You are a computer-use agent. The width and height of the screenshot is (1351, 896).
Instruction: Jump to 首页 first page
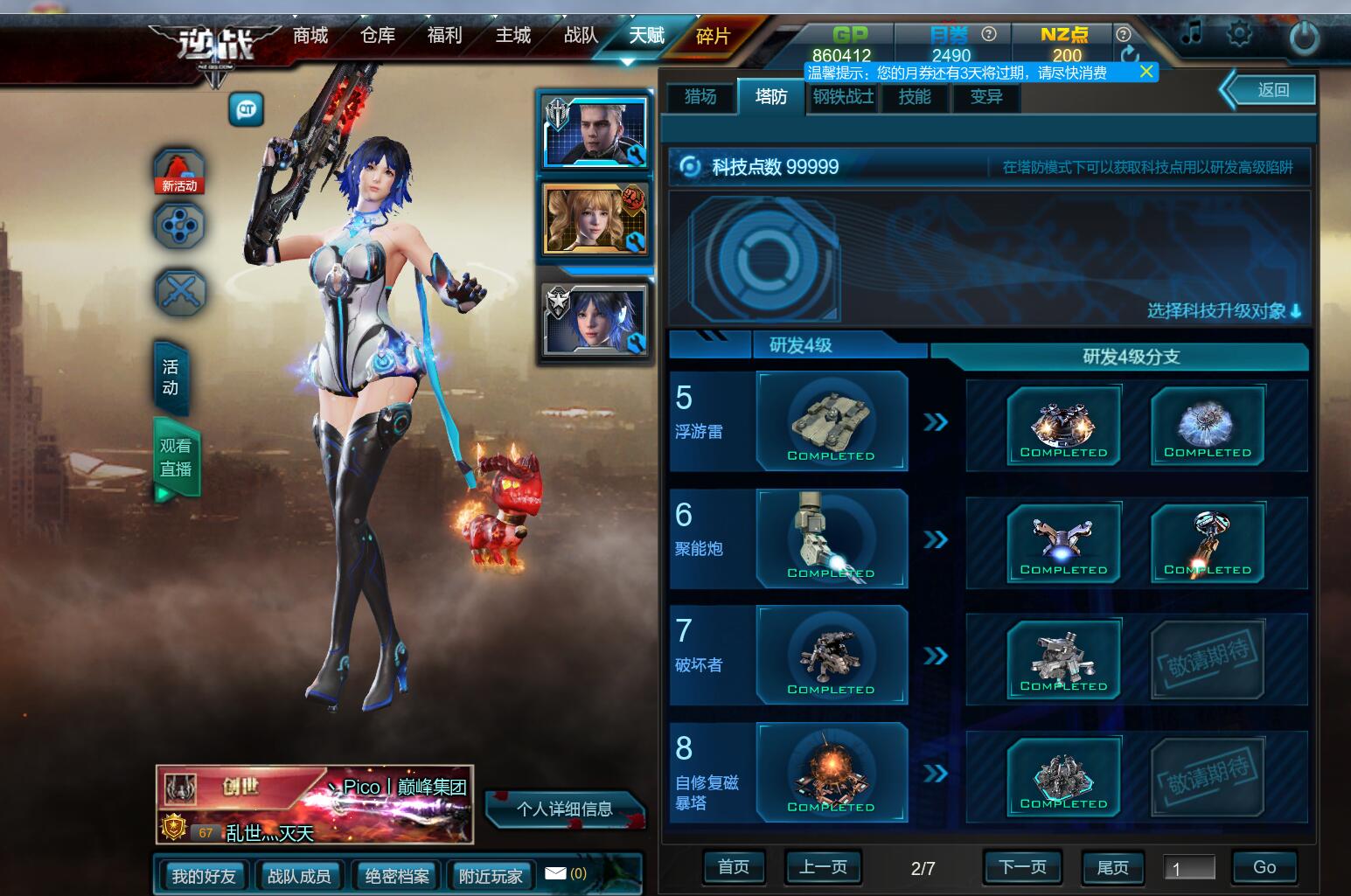tap(734, 866)
